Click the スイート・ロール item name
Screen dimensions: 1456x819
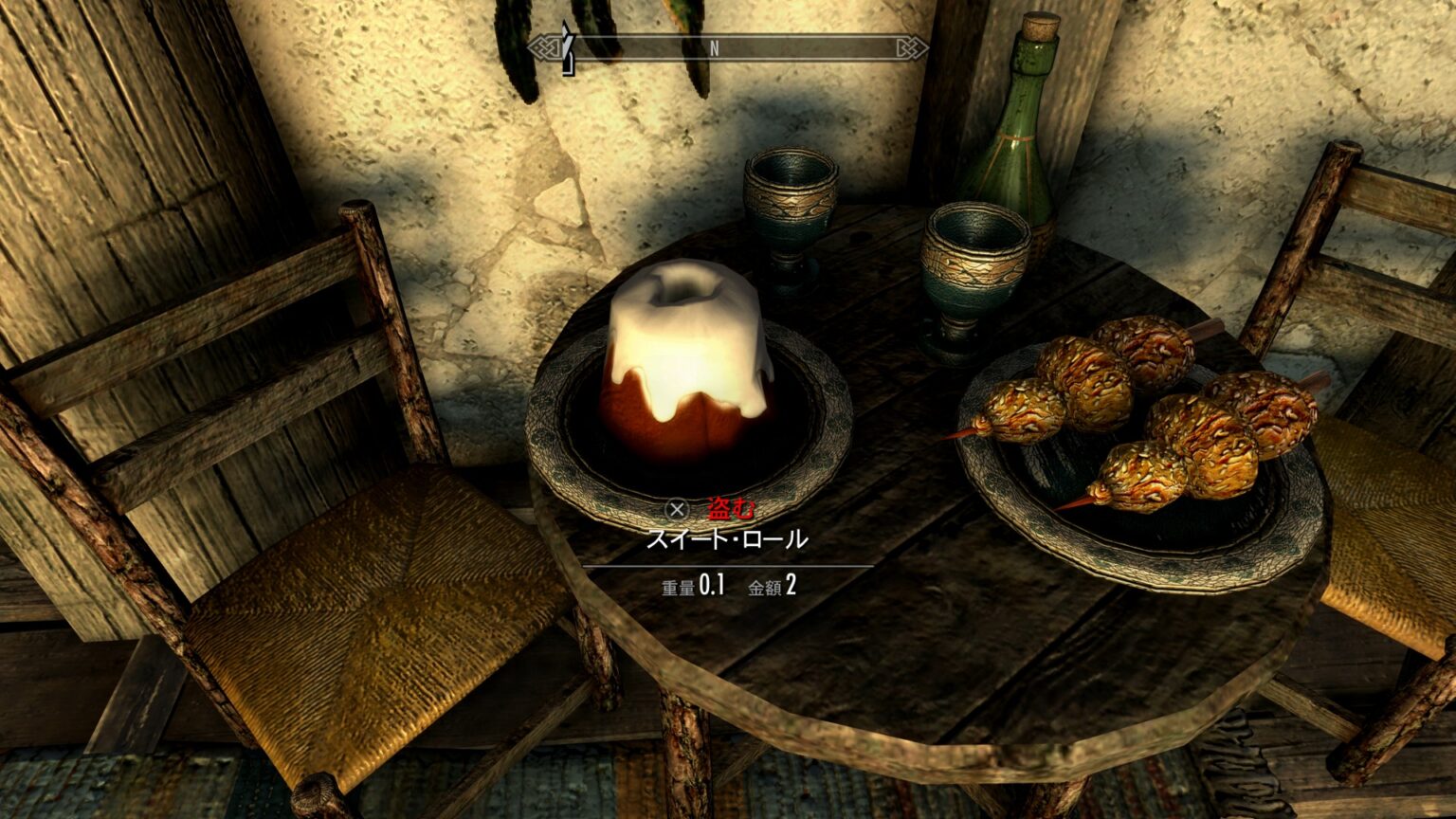728,540
